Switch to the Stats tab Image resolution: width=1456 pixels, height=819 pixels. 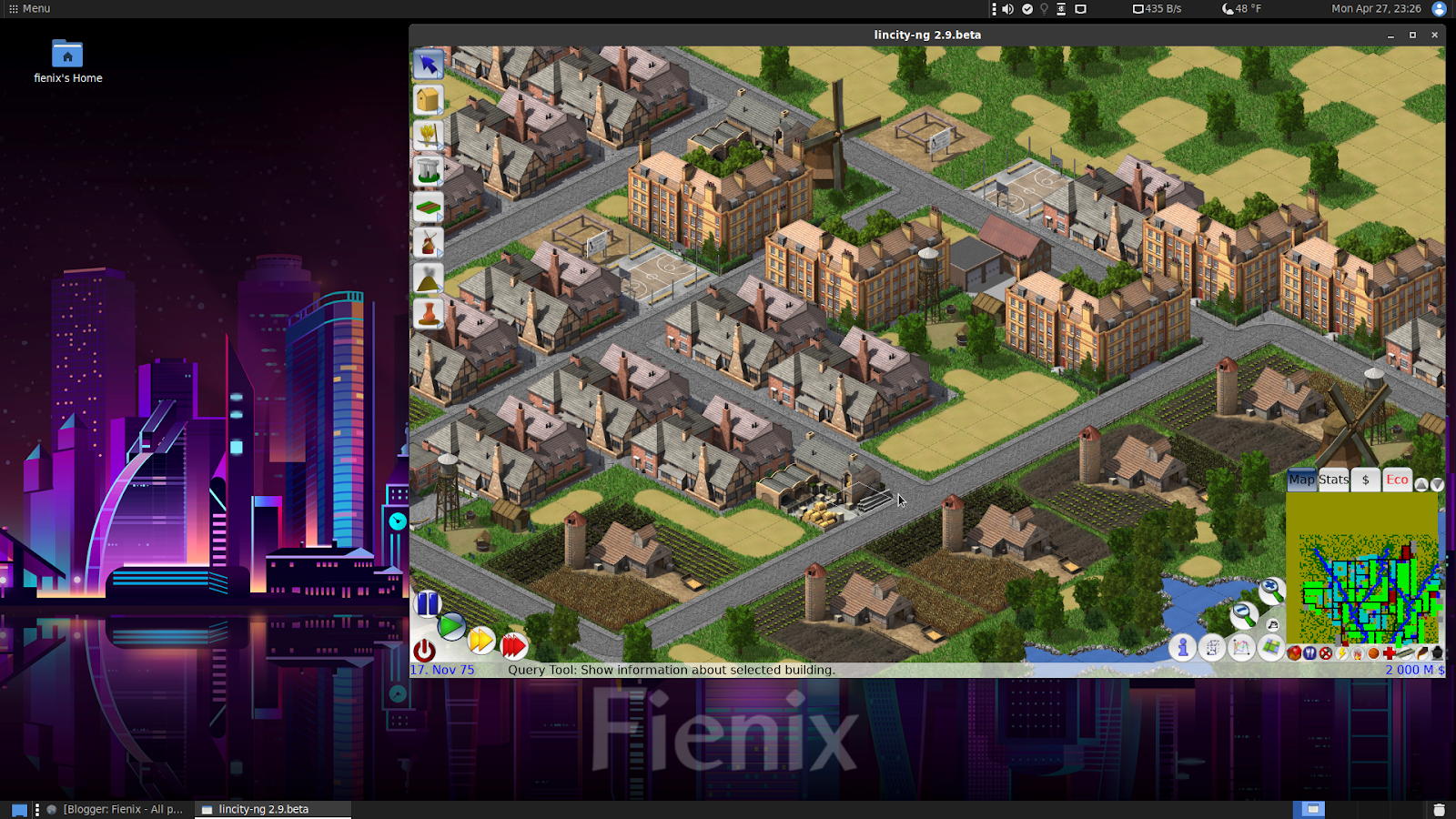(x=1331, y=480)
